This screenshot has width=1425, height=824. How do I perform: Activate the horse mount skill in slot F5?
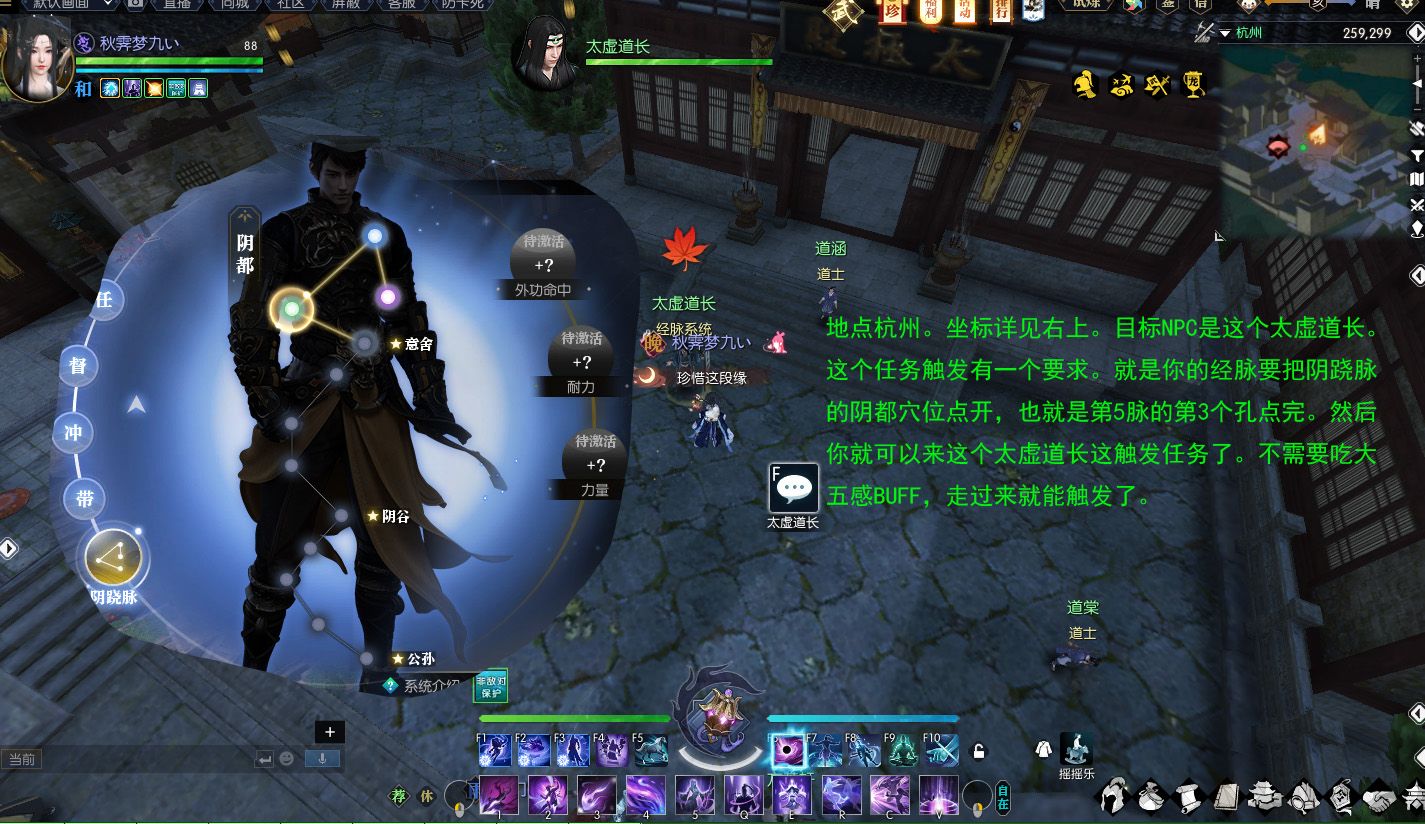pos(650,750)
